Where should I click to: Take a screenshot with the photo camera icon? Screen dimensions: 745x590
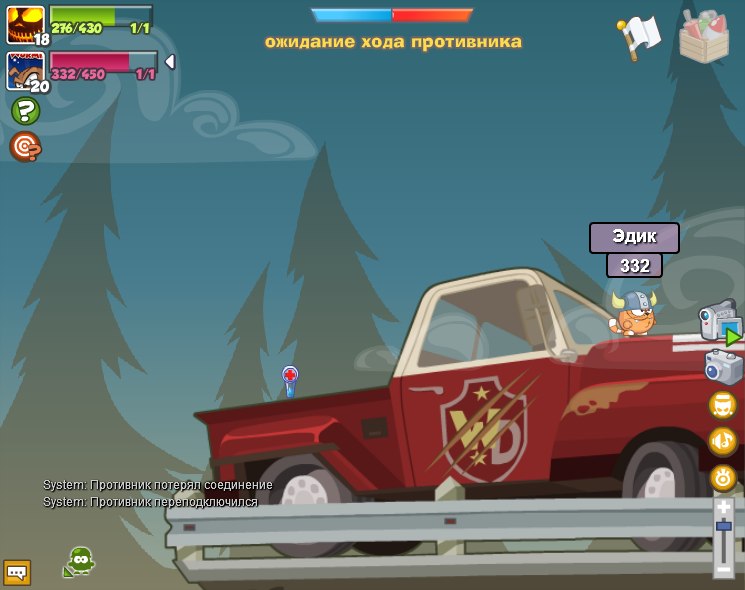pos(723,367)
